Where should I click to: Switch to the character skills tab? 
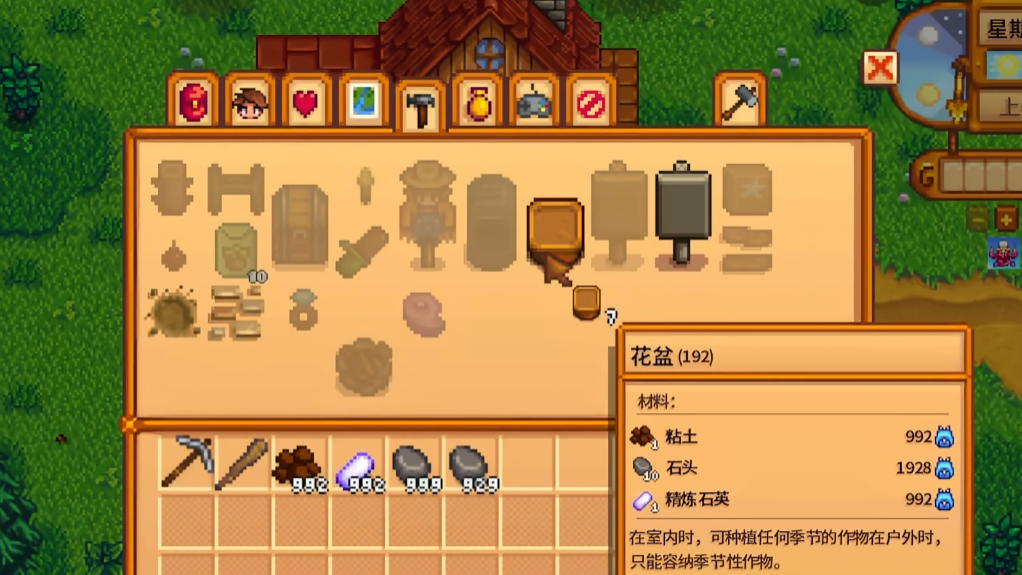point(249,102)
